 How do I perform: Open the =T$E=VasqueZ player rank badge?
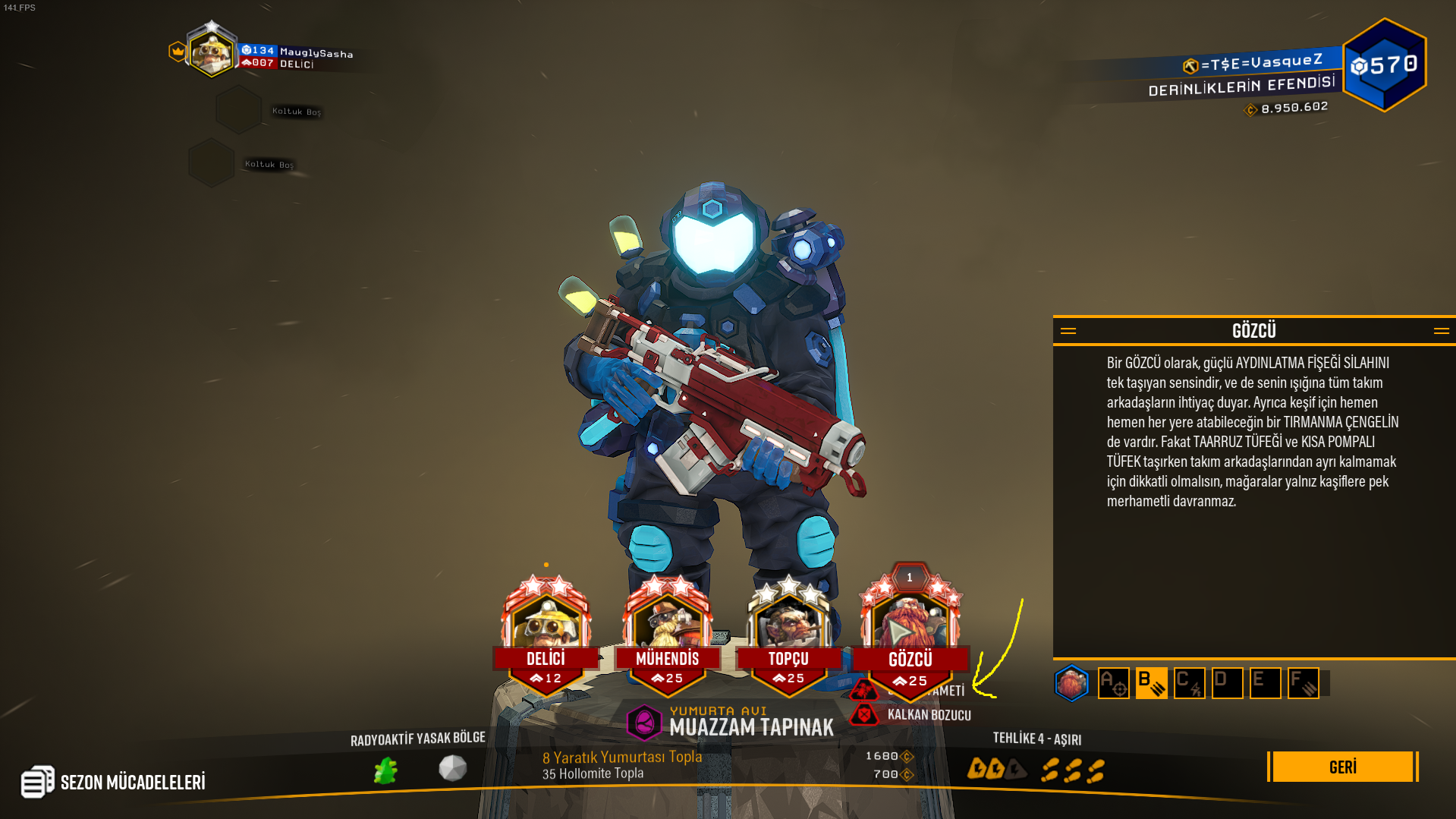pyautogui.click(x=1384, y=65)
